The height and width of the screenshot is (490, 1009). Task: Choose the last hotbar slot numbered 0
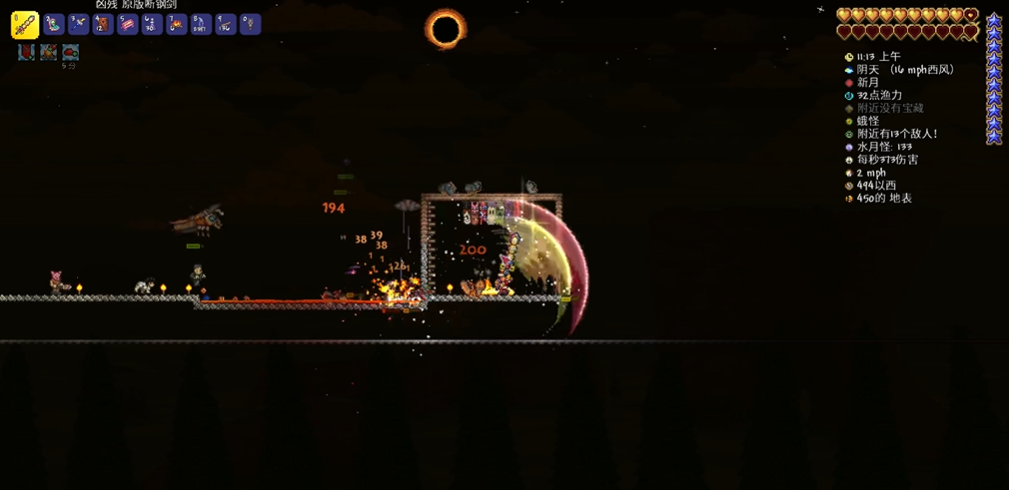coord(250,24)
